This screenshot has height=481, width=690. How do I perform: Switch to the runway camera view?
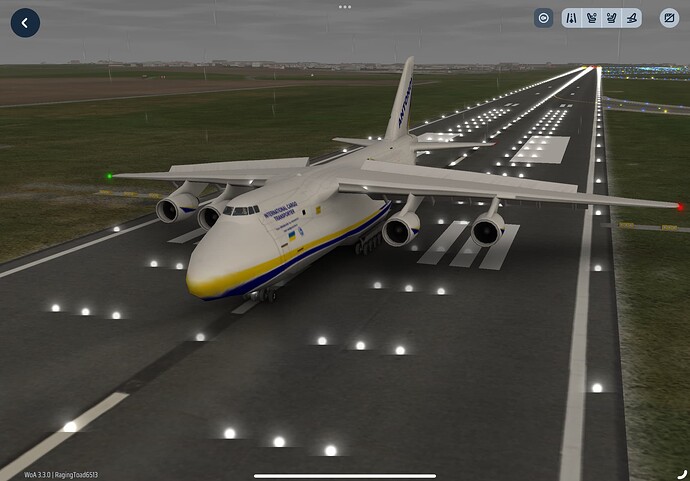point(571,18)
